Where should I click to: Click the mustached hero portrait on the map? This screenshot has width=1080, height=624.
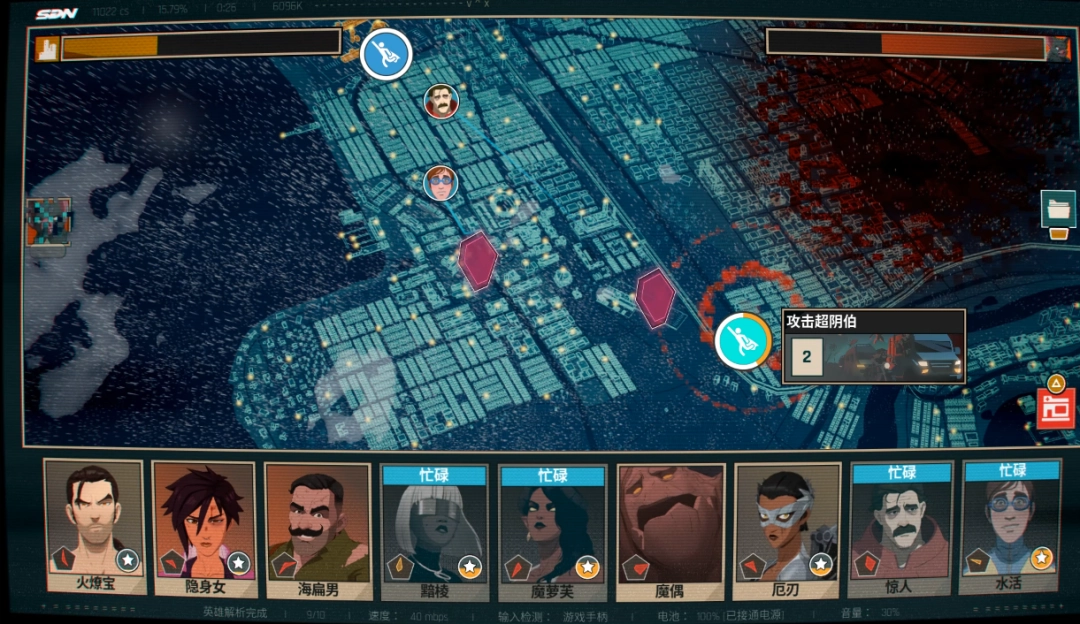pos(440,101)
